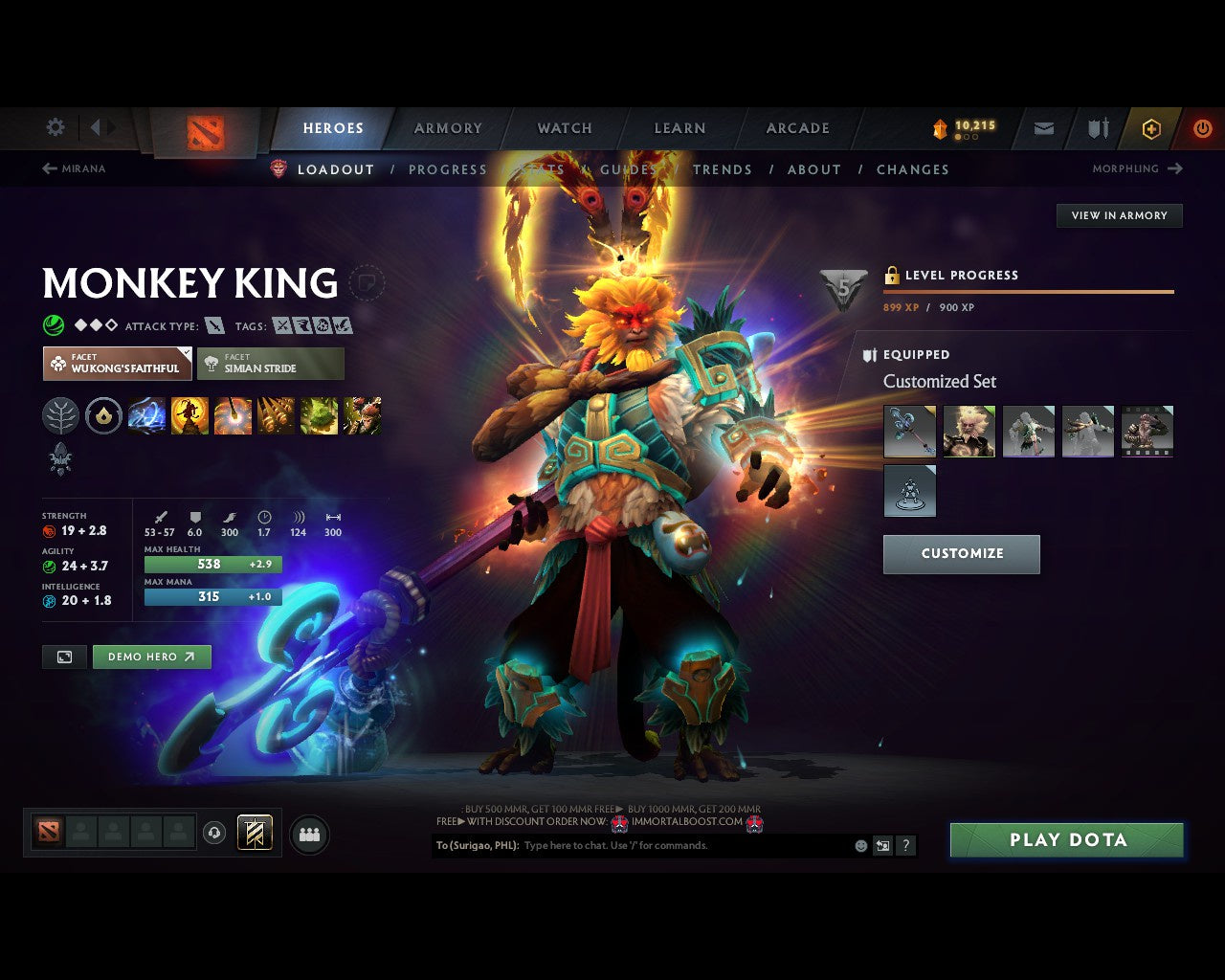Select the Wukong's Faithful facet
Screen dimensions: 1225x980
click(x=117, y=364)
